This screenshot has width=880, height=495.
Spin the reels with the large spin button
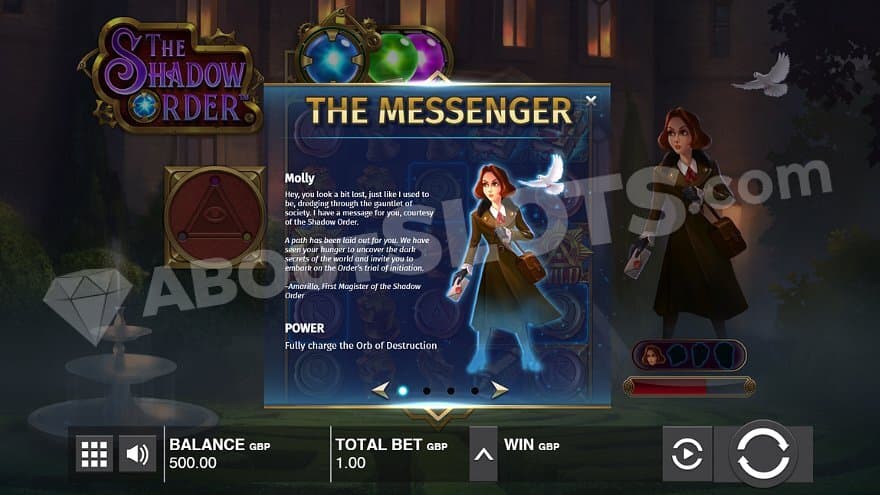tap(764, 453)
